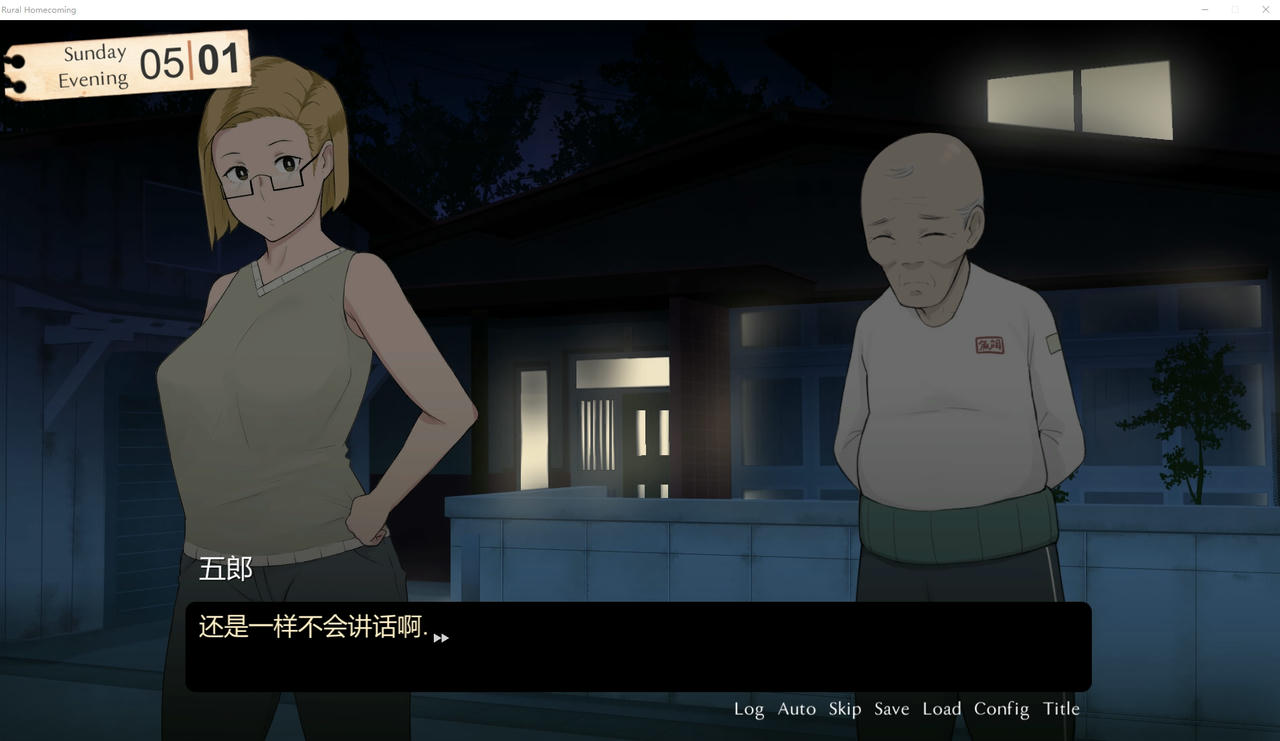Open the Load screen

click(940, 708)
